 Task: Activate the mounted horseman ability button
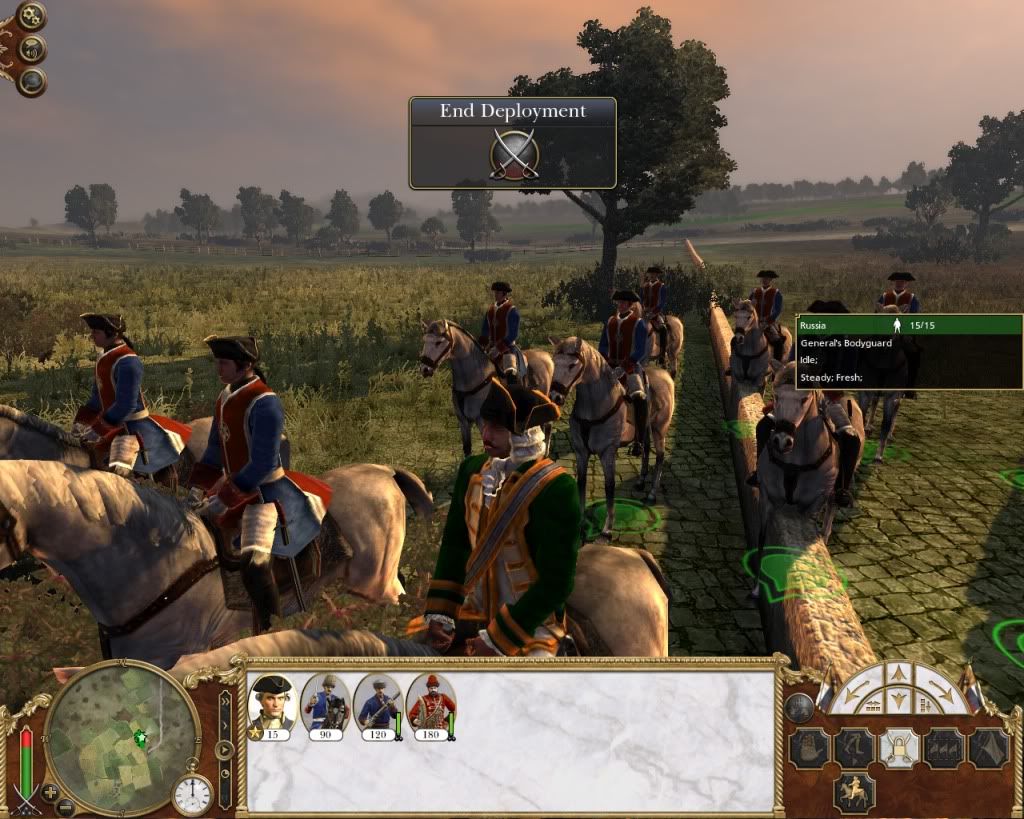(854, 792)
